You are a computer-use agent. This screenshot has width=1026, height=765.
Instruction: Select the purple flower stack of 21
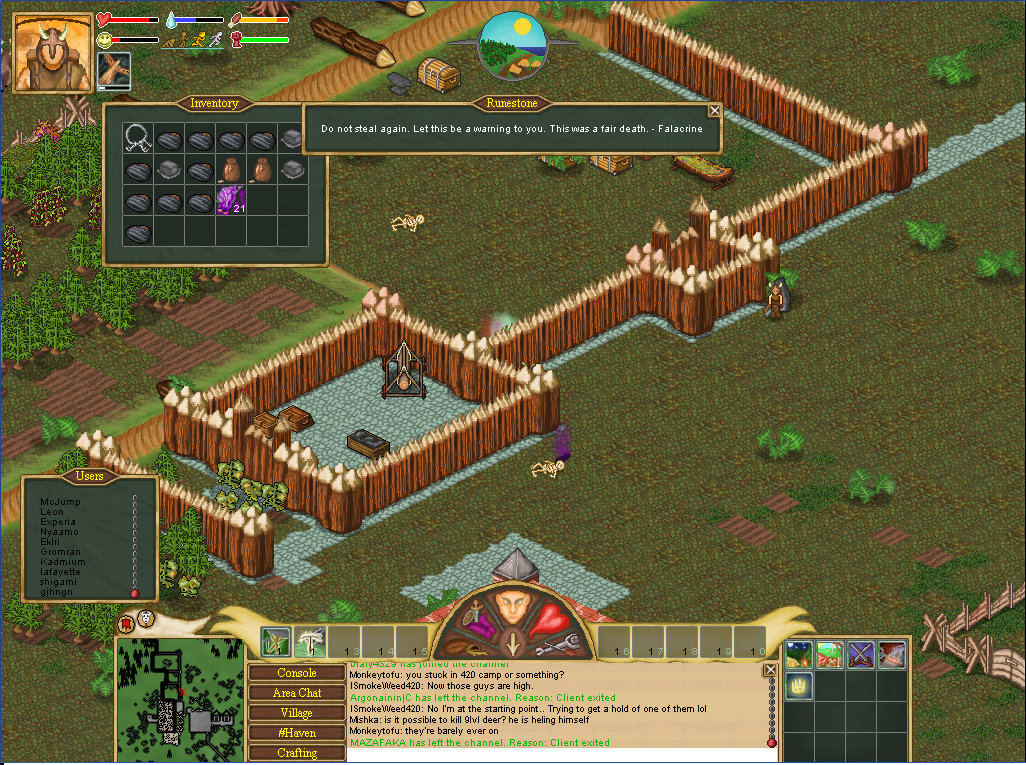231,200
